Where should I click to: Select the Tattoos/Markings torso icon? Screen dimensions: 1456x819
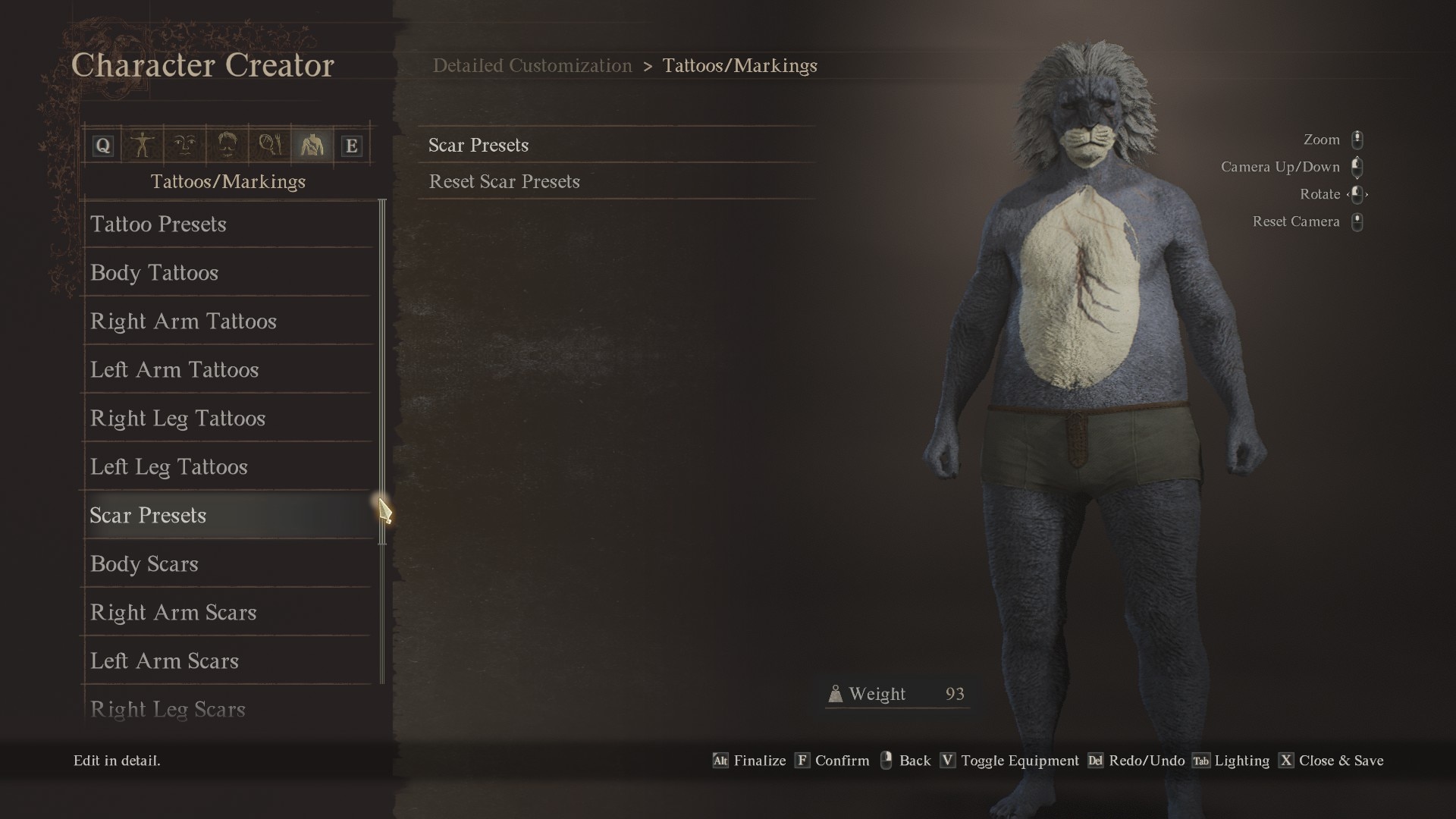312,144
